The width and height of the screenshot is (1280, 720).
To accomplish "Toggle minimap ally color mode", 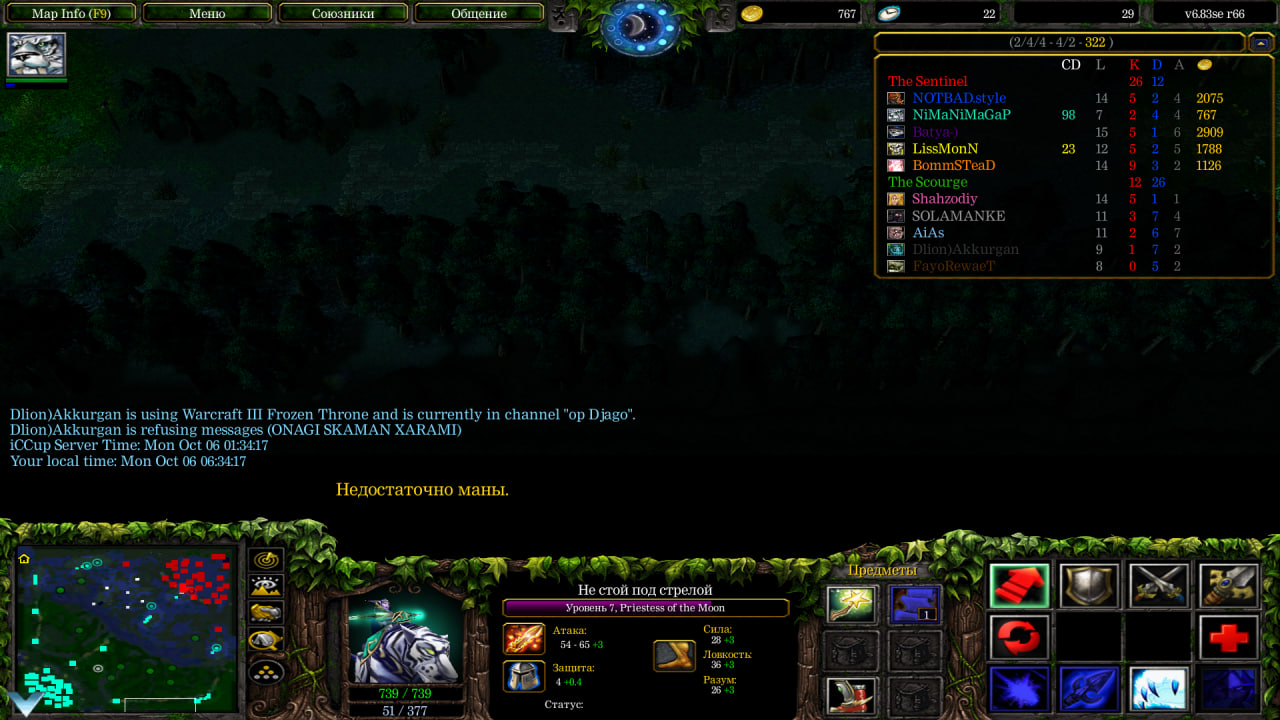I will [266, 613].
